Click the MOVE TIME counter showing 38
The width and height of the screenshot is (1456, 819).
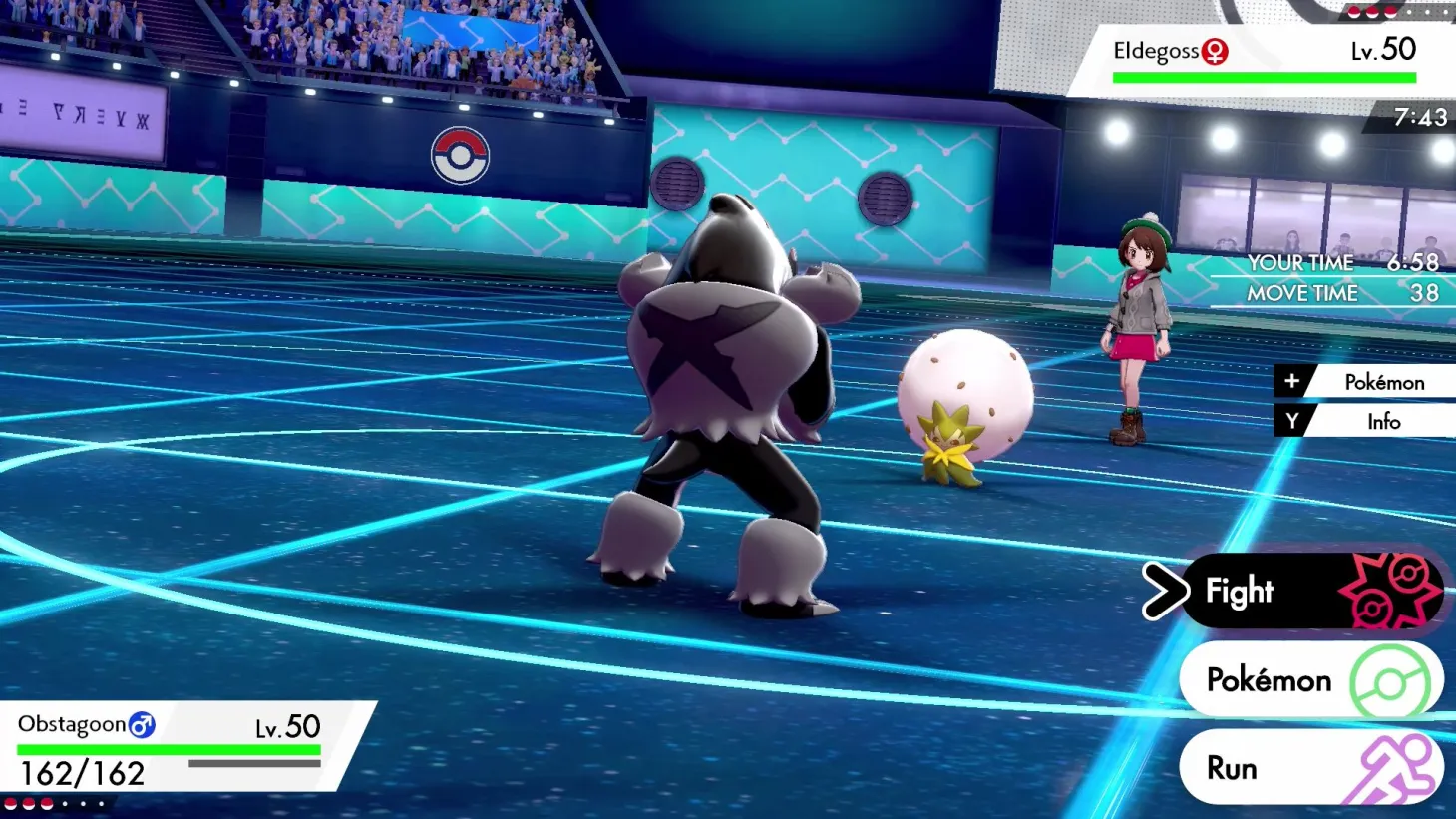click(1424, 293)
